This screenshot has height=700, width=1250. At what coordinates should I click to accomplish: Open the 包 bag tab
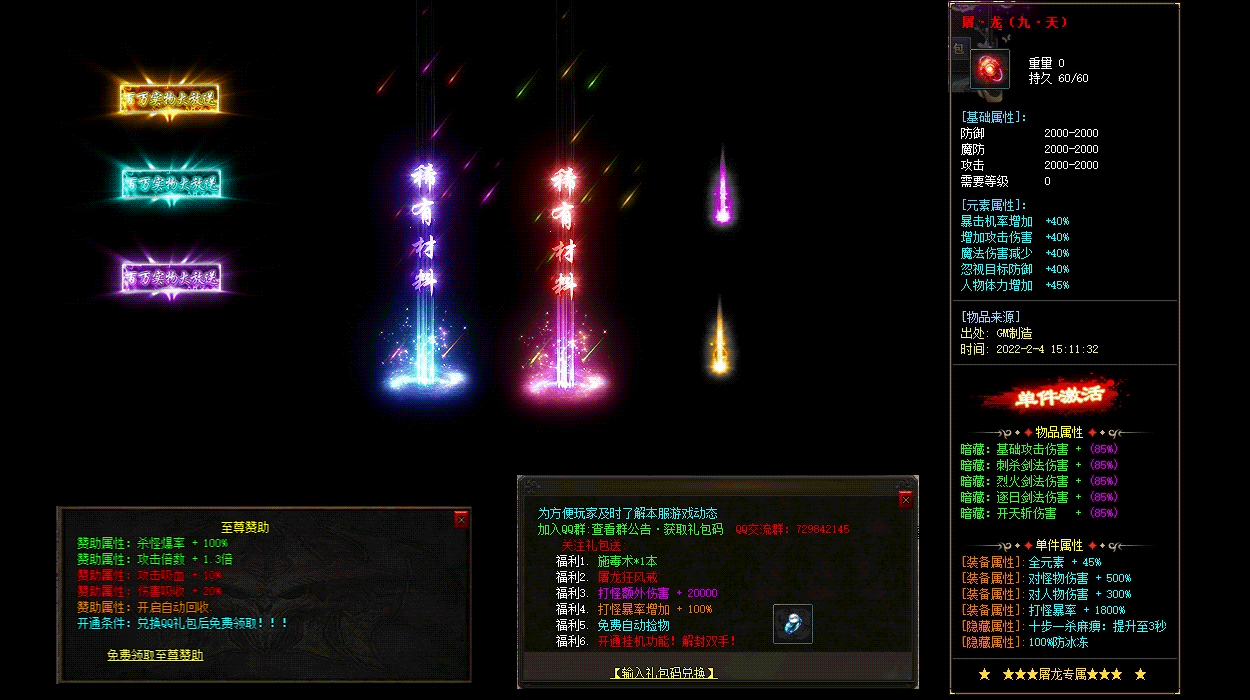(x=957, y=49)
